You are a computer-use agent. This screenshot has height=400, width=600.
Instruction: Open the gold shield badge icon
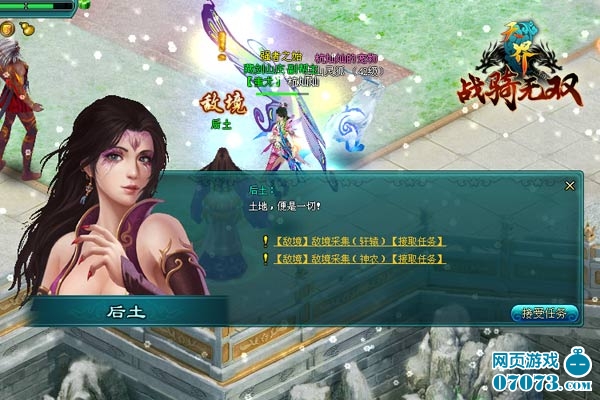7,30
